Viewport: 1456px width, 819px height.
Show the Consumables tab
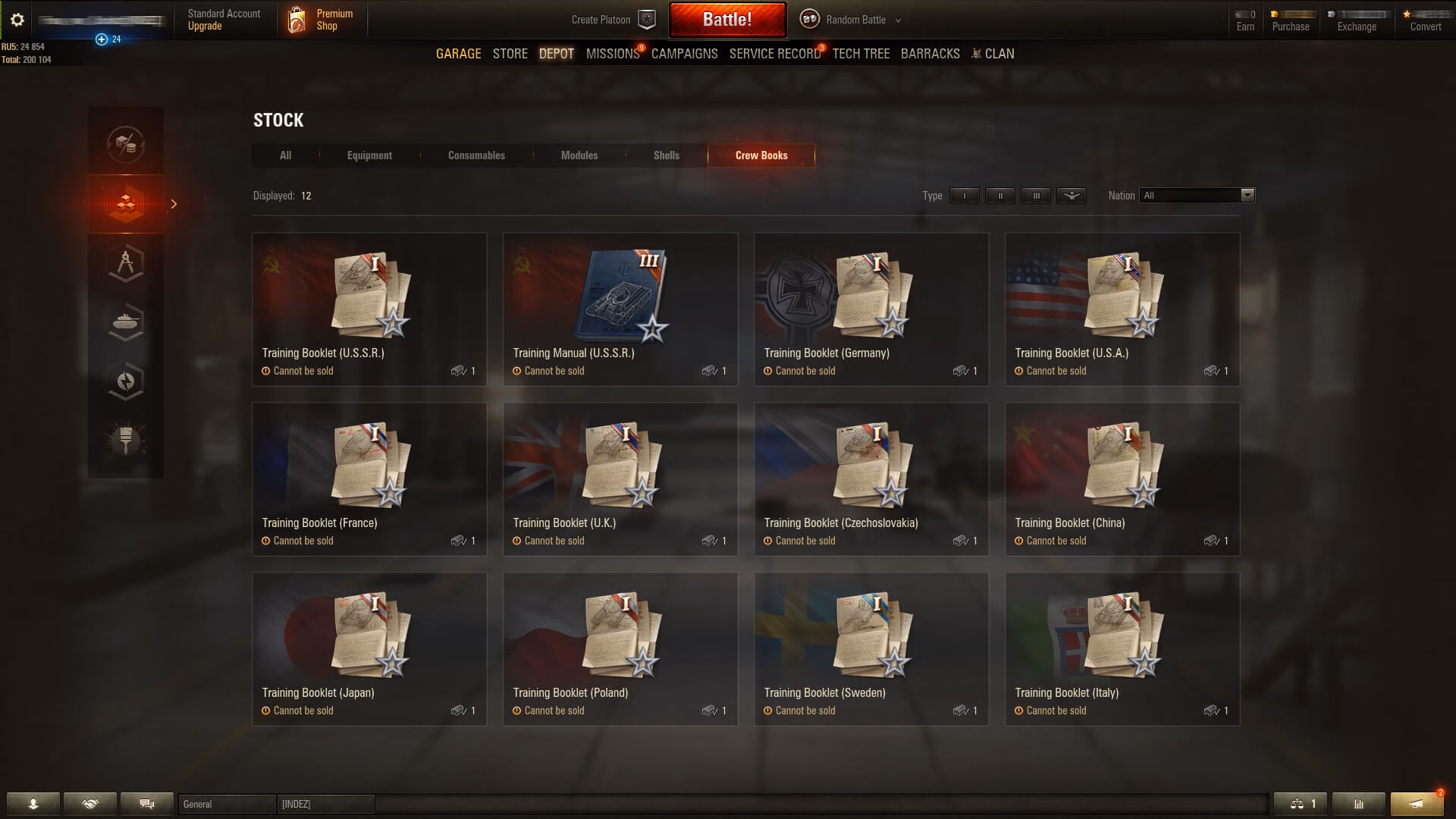[476, 155]
